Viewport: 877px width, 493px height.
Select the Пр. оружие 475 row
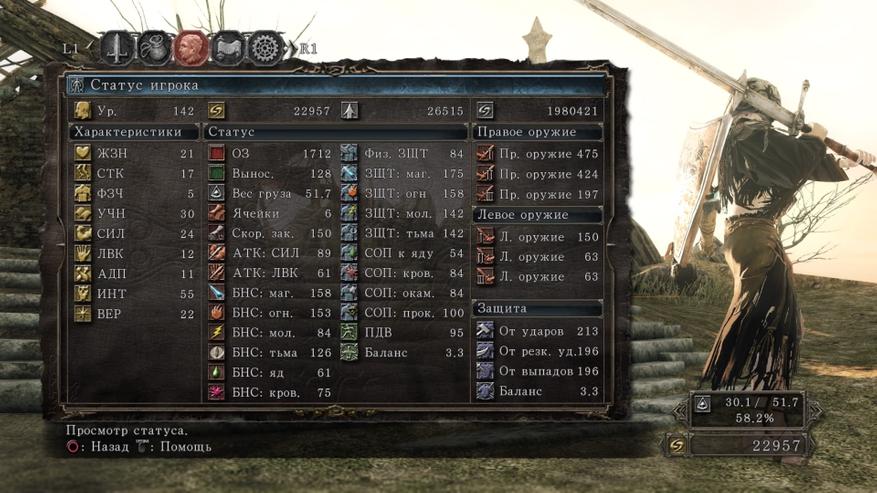coord(538,153)
